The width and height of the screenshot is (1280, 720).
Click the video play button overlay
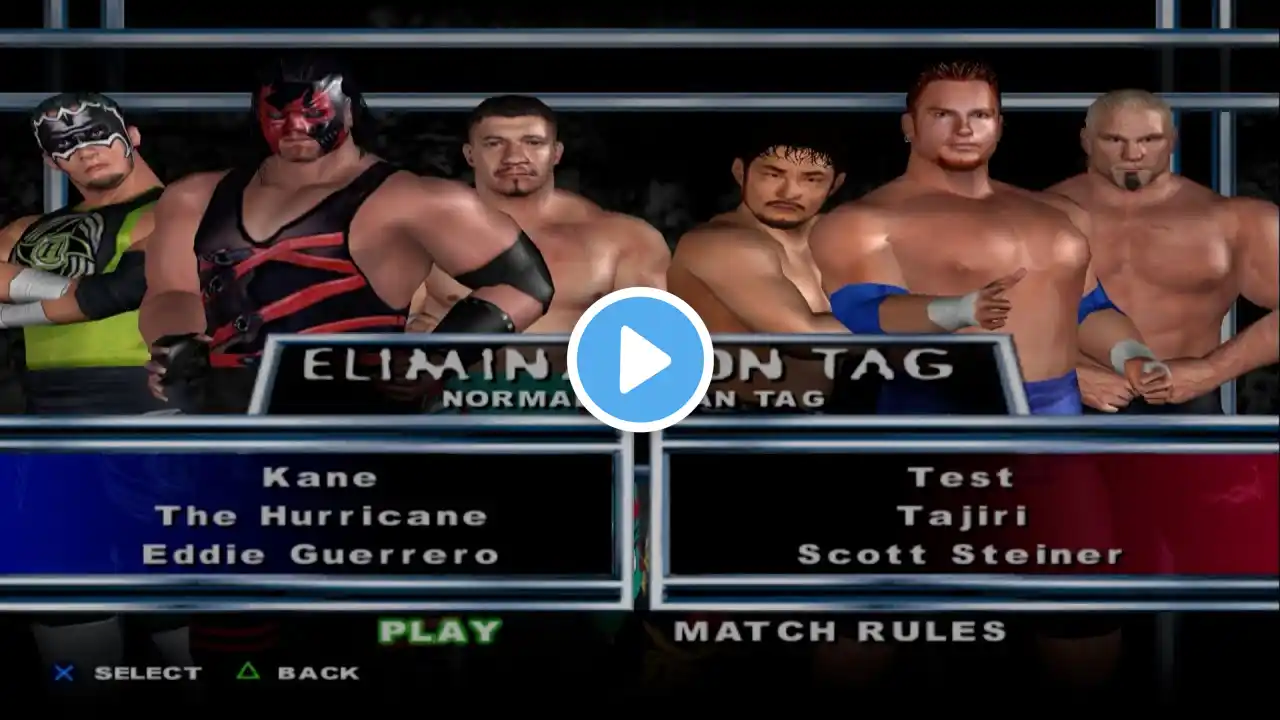coord(640,360)
